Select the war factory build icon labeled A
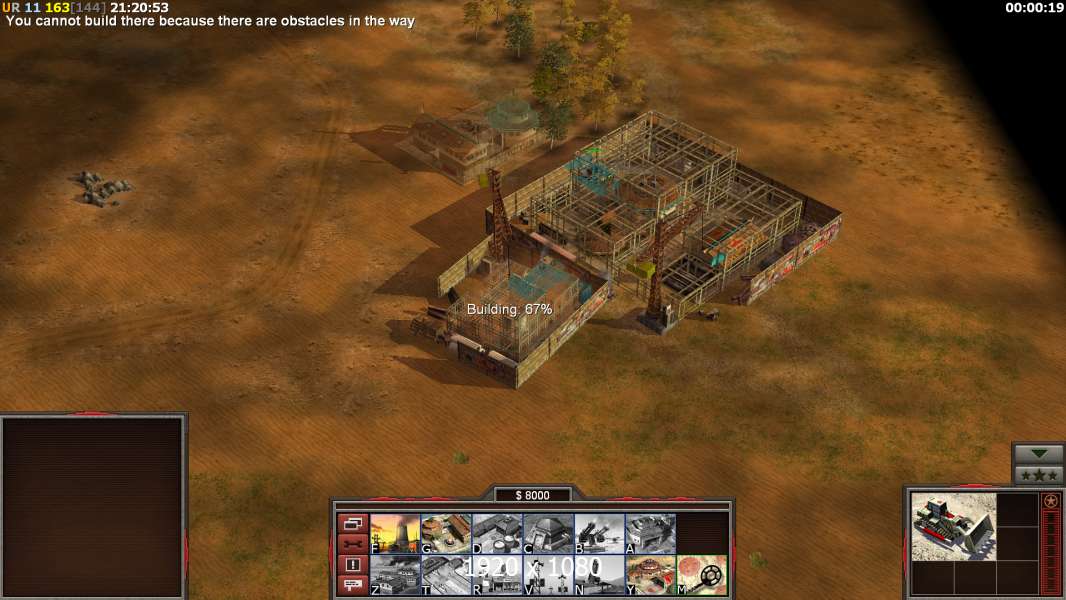Viewport: 1066px width, 600px height. (x=650, y=534)
